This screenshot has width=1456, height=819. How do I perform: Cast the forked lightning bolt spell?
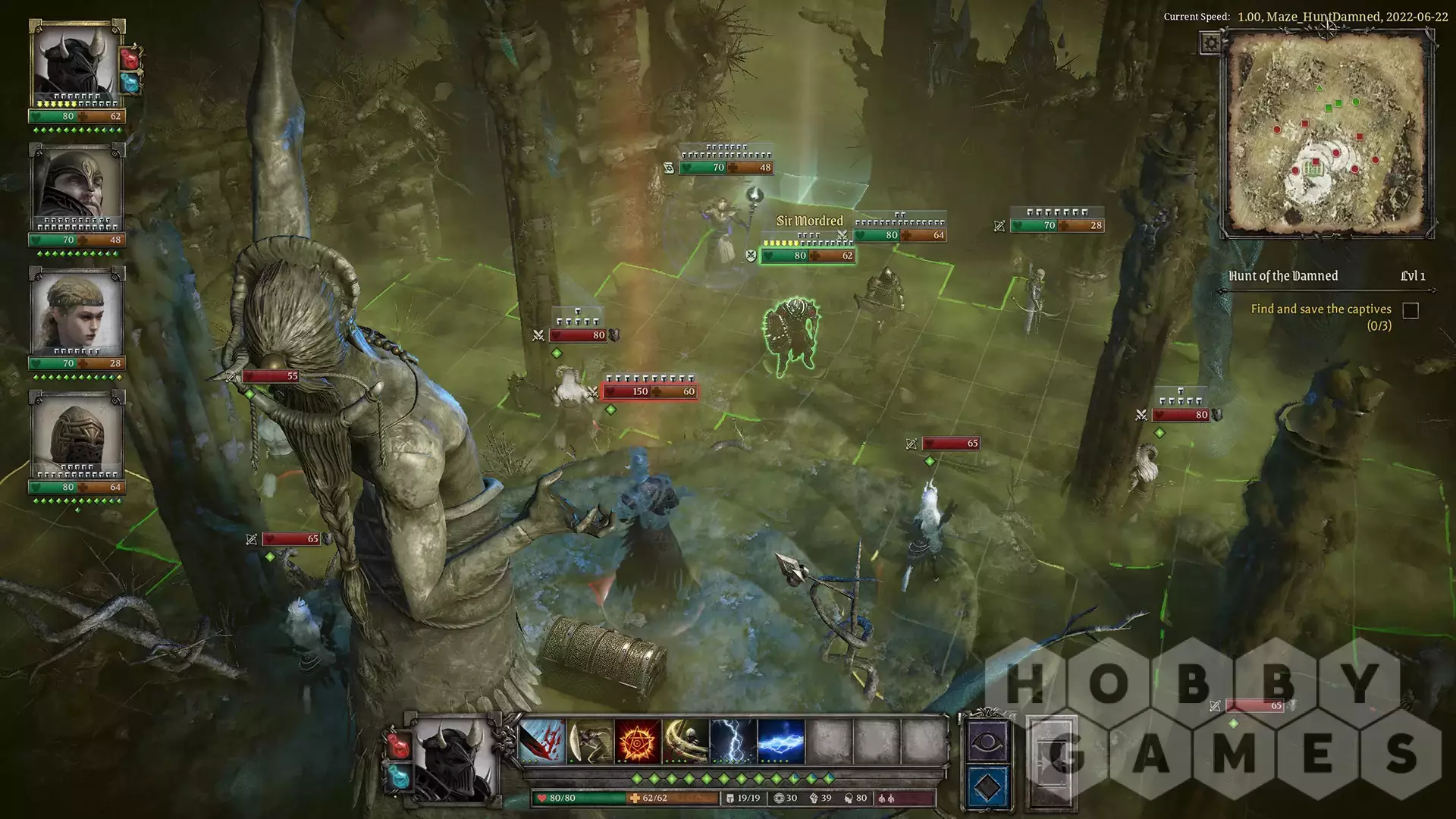point(733,741)
